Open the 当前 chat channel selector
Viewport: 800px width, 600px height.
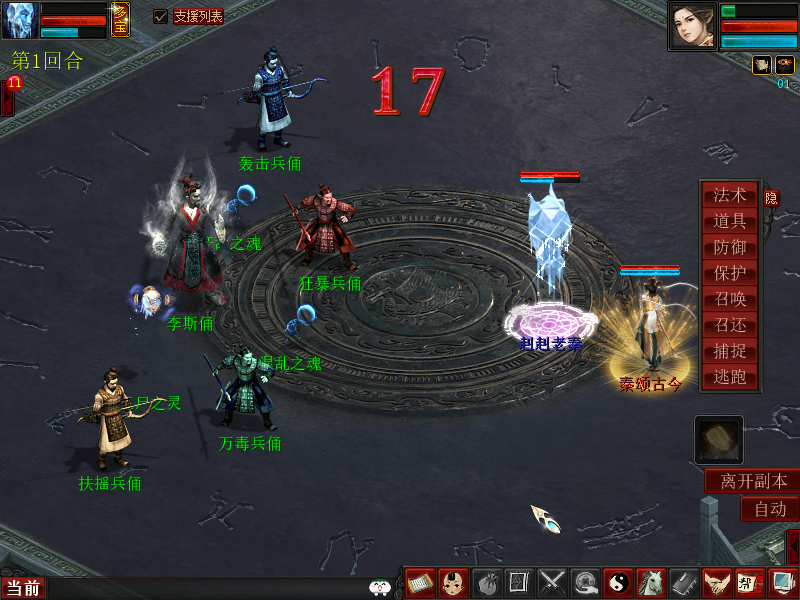22,588
